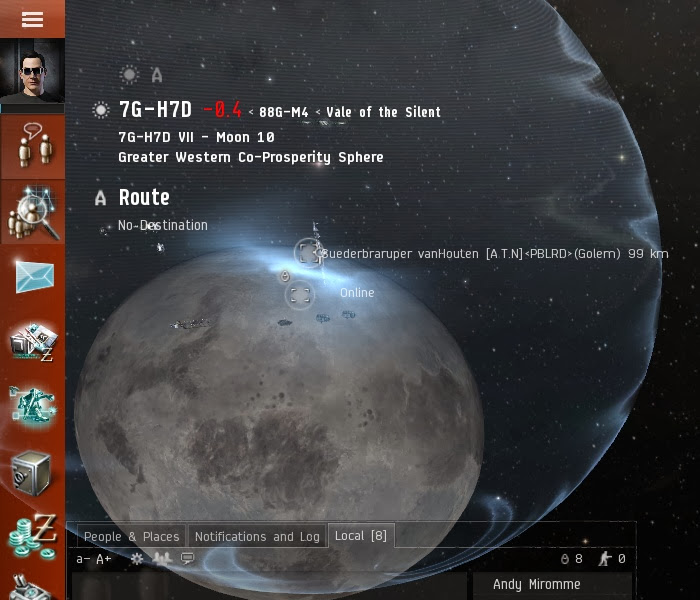Switch to the Notifications and Log tab
Viewport: 700px width, 600px height.
coord(257,537)
